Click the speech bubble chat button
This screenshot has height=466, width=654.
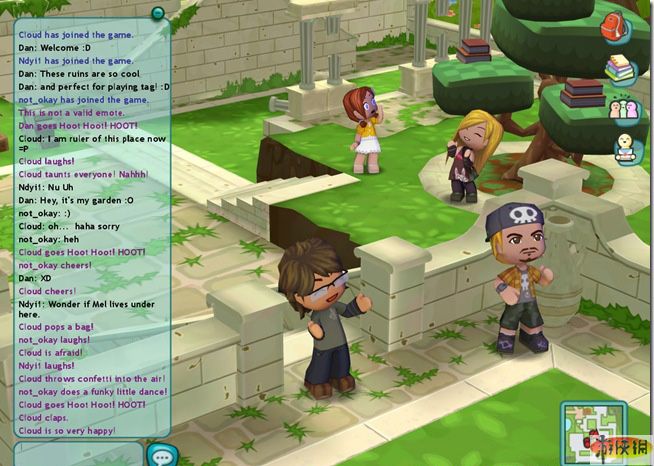coord(160,455)
